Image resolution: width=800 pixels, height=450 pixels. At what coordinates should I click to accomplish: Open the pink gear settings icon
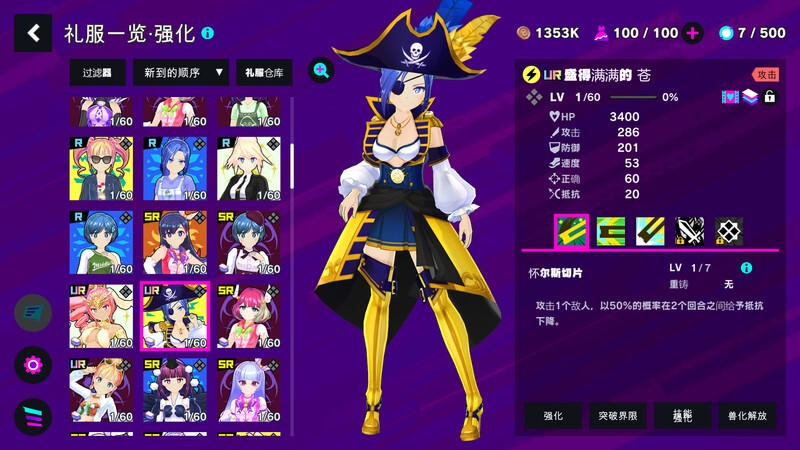pyautogui.click(x=33, y=364)
